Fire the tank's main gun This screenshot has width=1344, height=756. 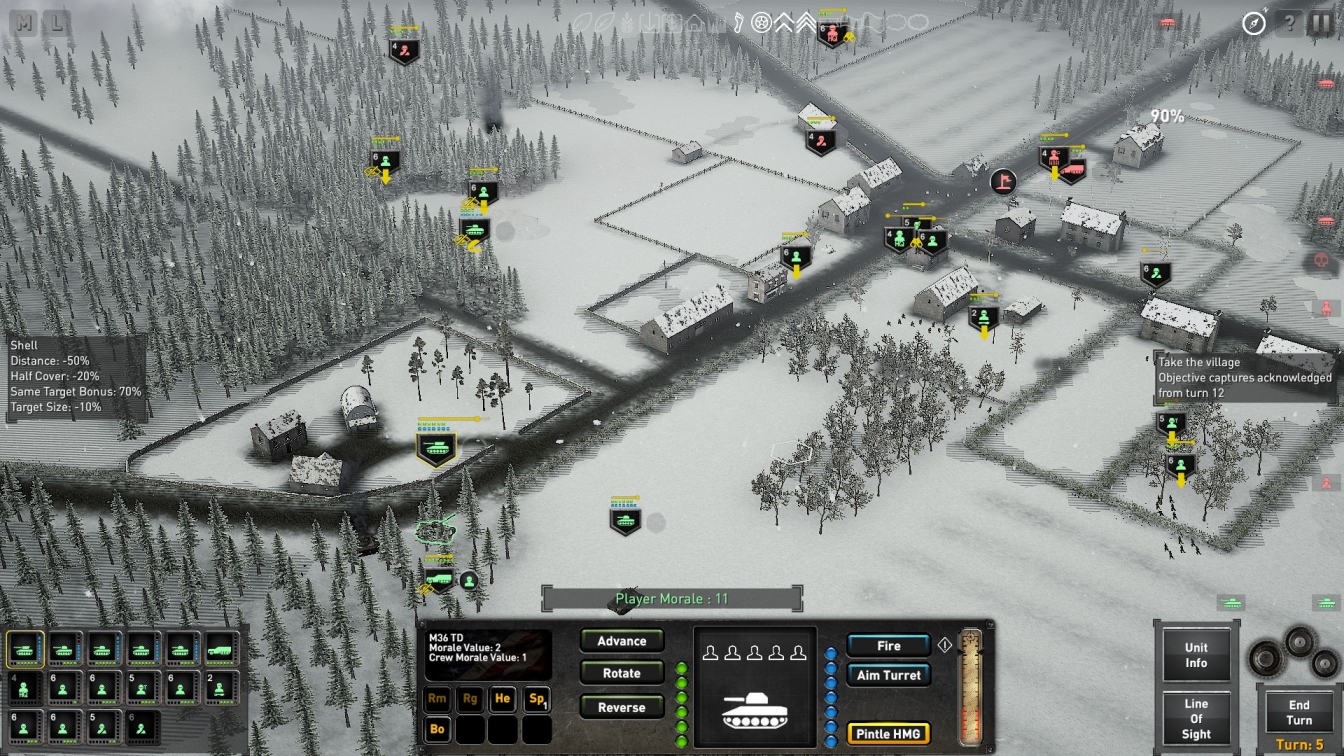click(x=888, y=646)
